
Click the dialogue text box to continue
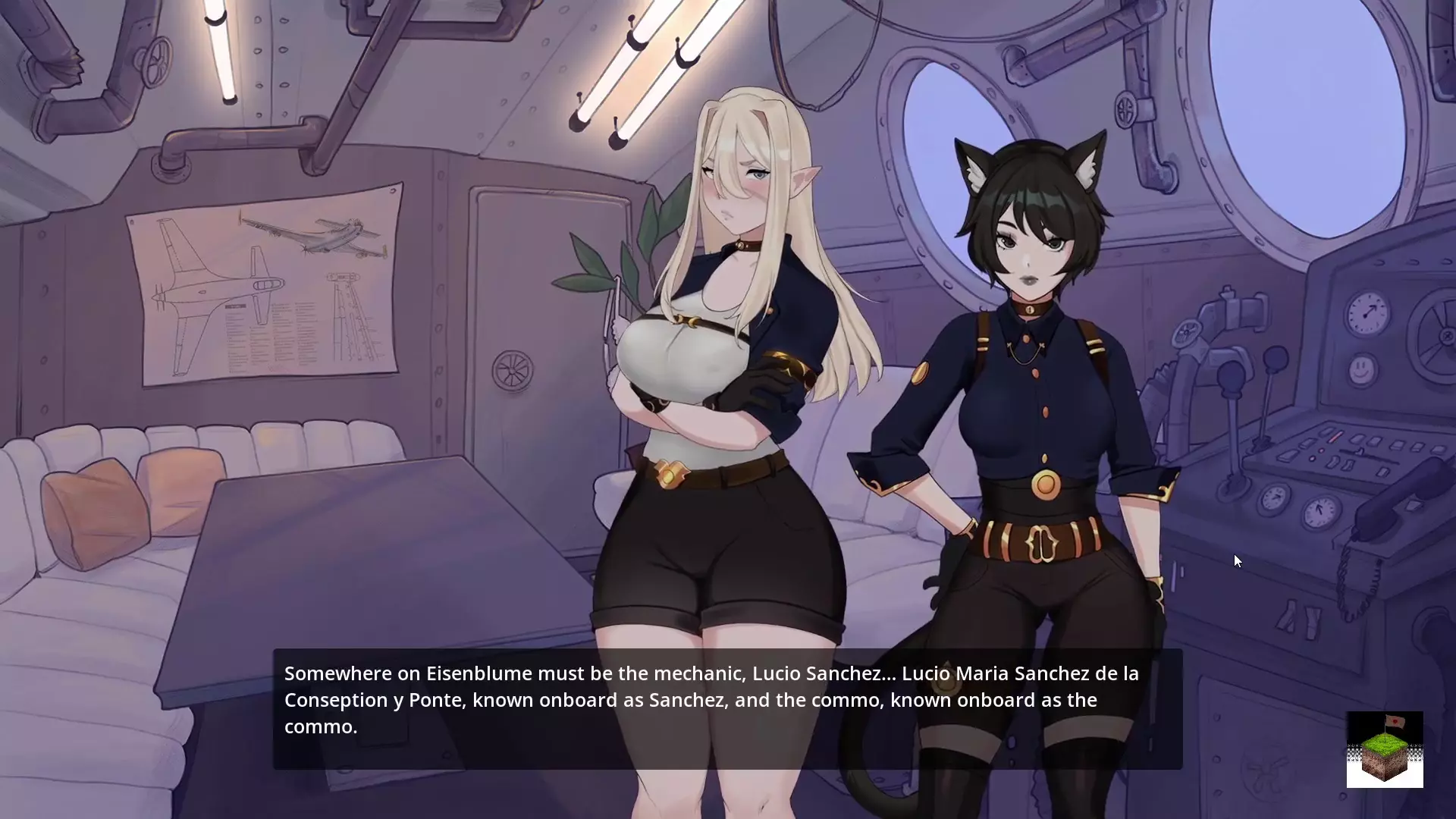click(726, 708)
